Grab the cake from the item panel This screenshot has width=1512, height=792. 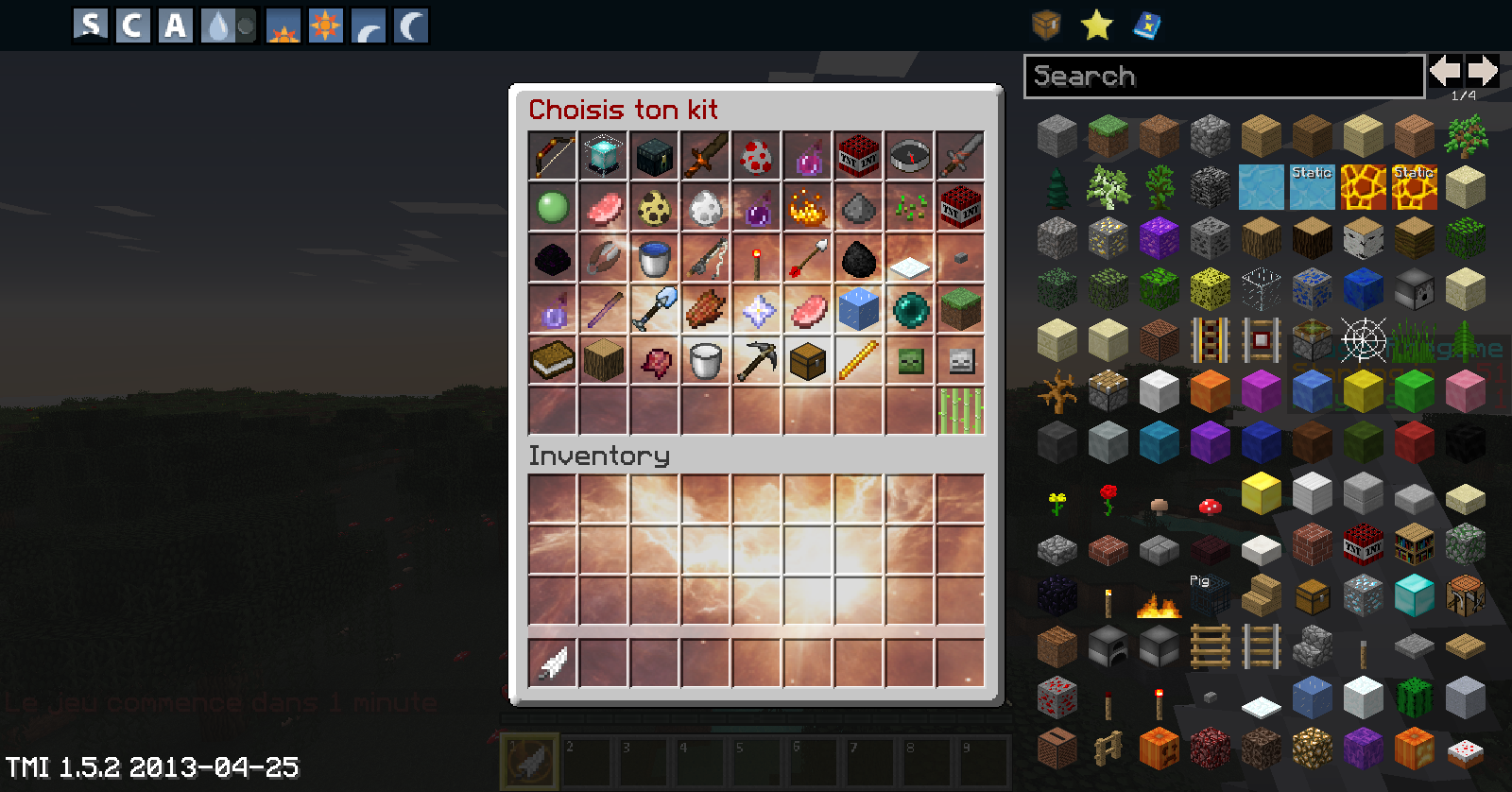(1465, 751)
